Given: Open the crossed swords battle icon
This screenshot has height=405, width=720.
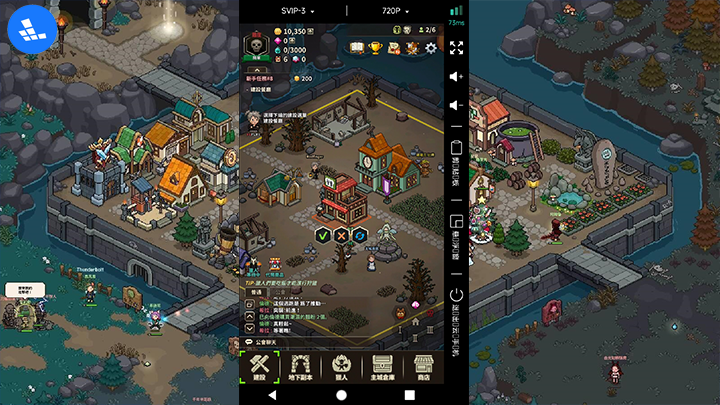Looking at the screenshot, I should tap(412, 47).
